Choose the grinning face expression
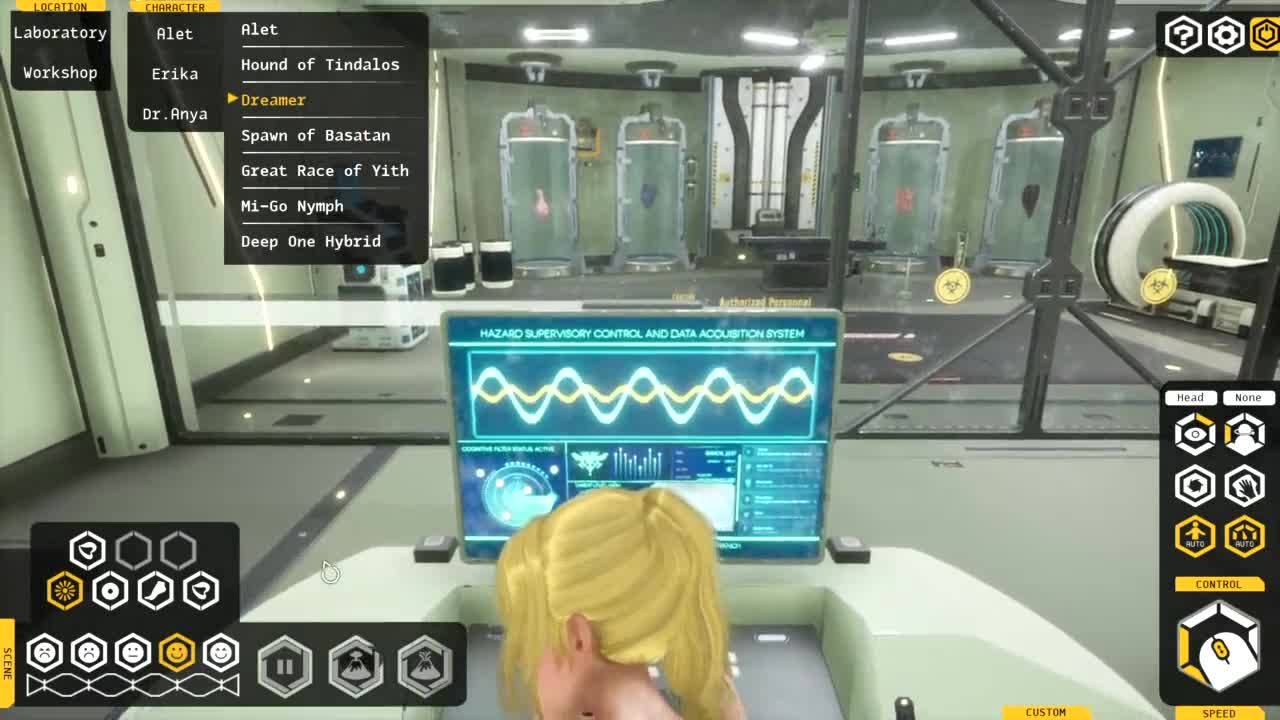The height and width of the screenshot is (720, 1280). pos(221,653)
